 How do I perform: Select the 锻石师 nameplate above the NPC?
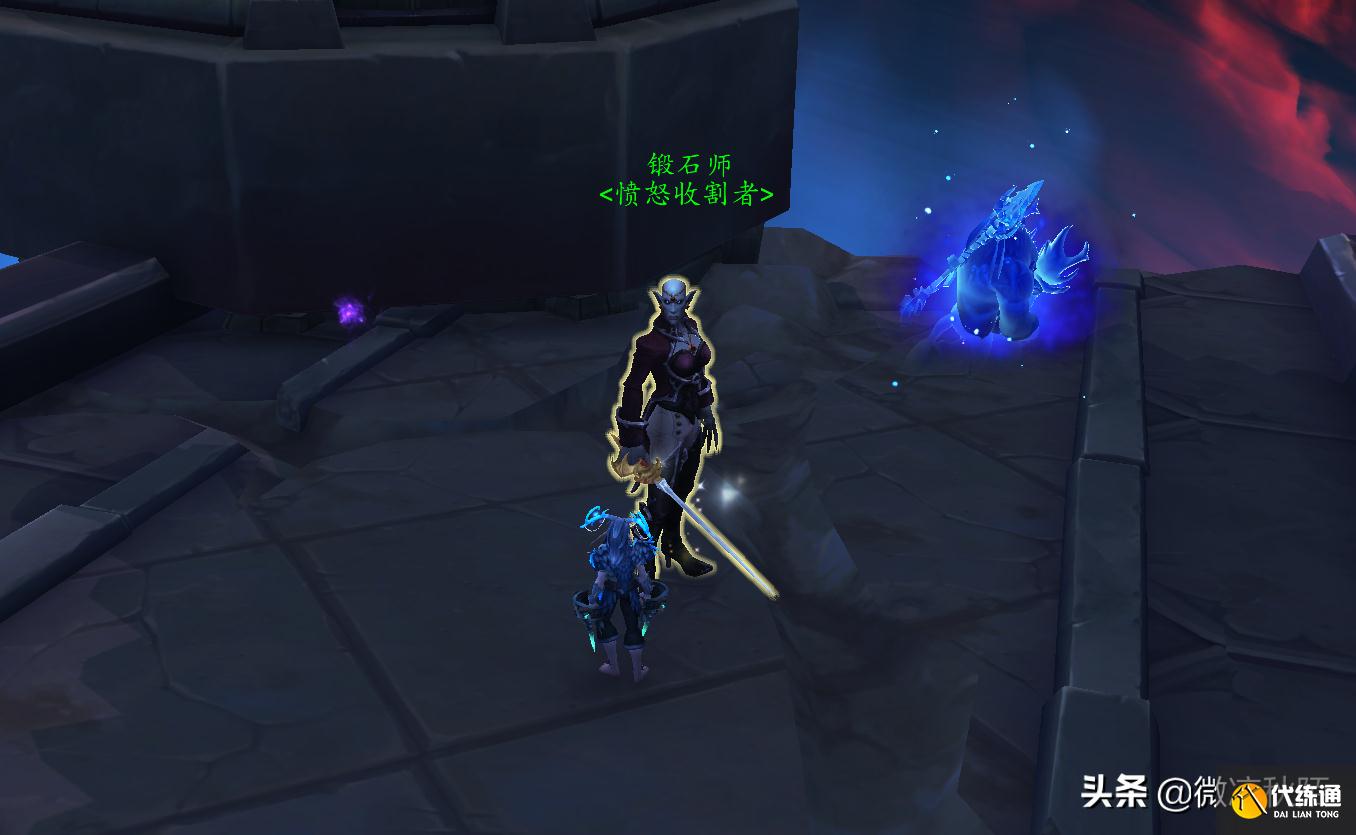click(x=688, y=165)
